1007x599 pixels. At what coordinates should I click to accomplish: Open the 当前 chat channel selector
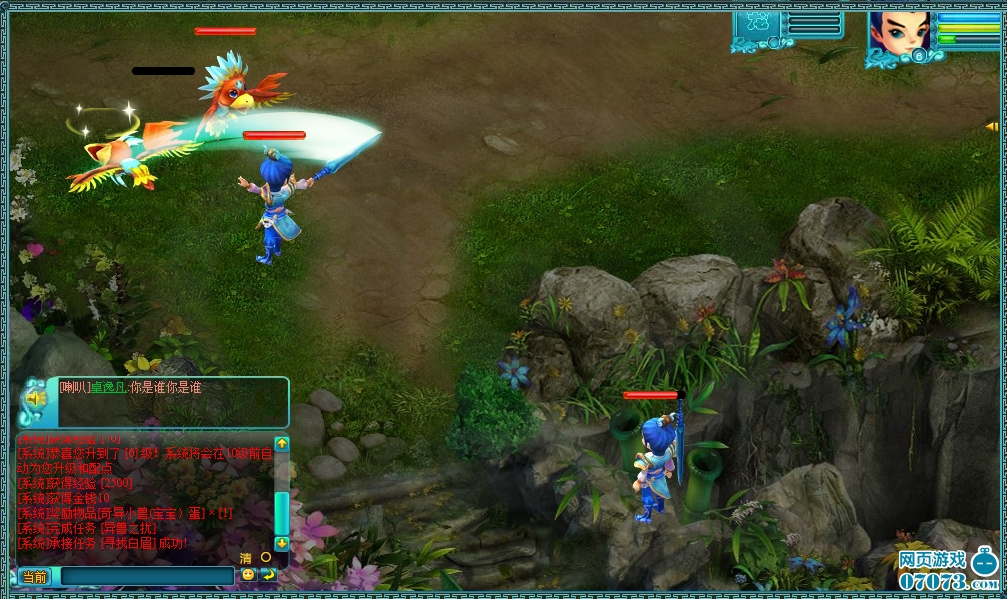pyautogui.click(x=35, y=577)
